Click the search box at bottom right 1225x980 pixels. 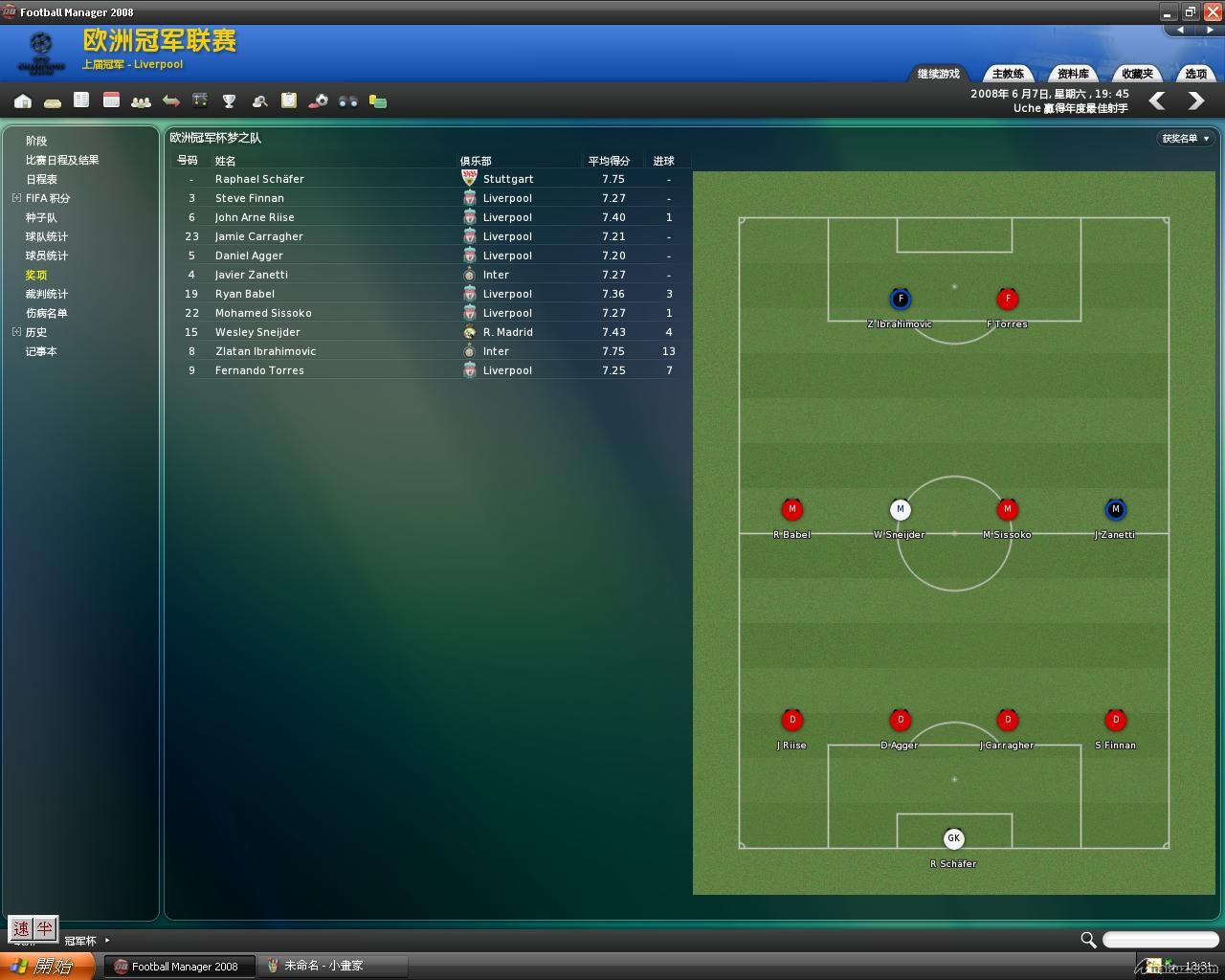[x=1160, y=940]
